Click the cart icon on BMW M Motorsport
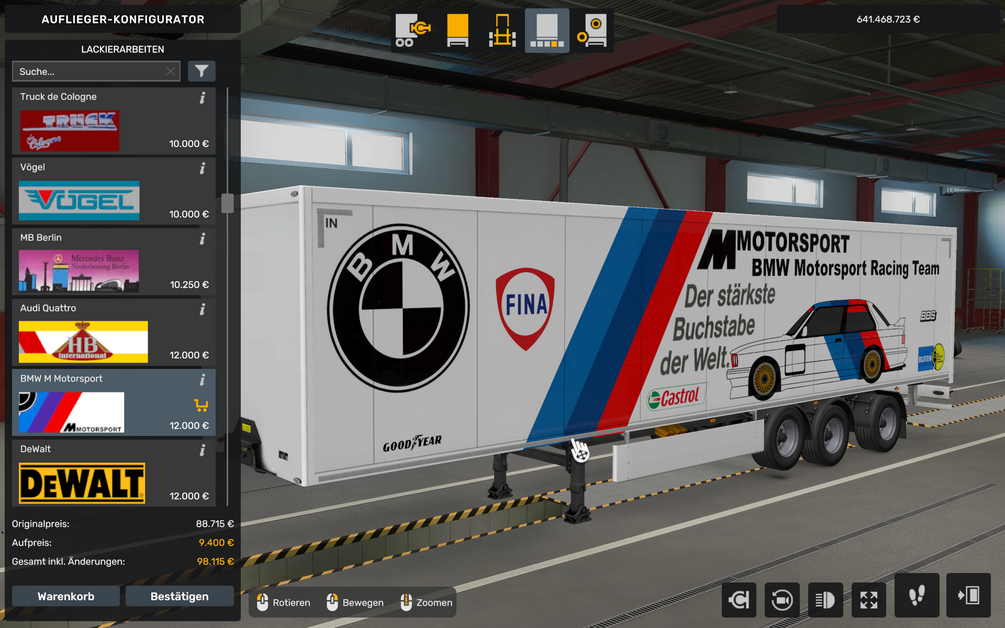 [201, 405]
